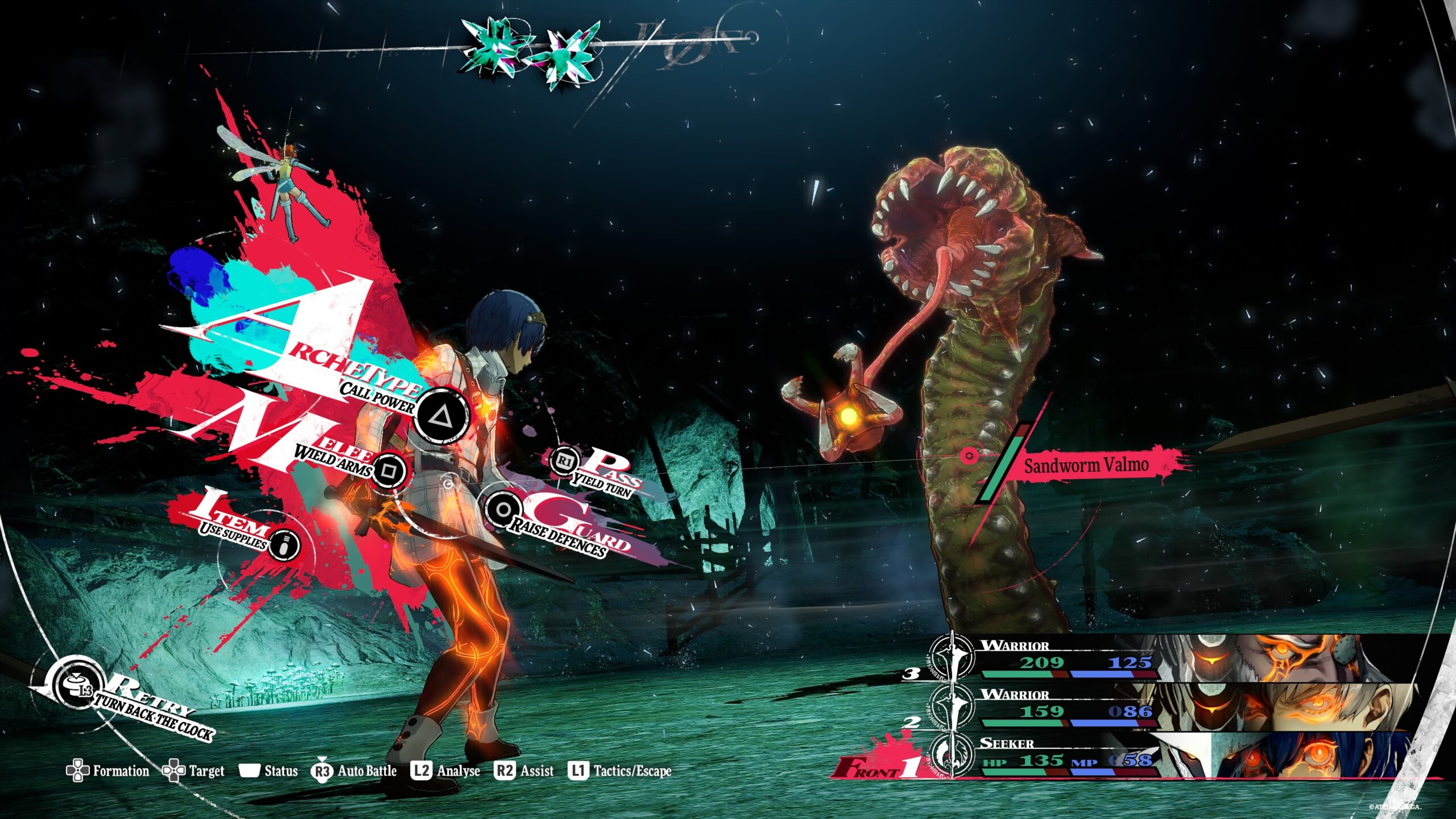The width and height of the screenshot is (1456, 819).
Task: Open the Tactics/Escape option
Action: [x=620, y=771]
